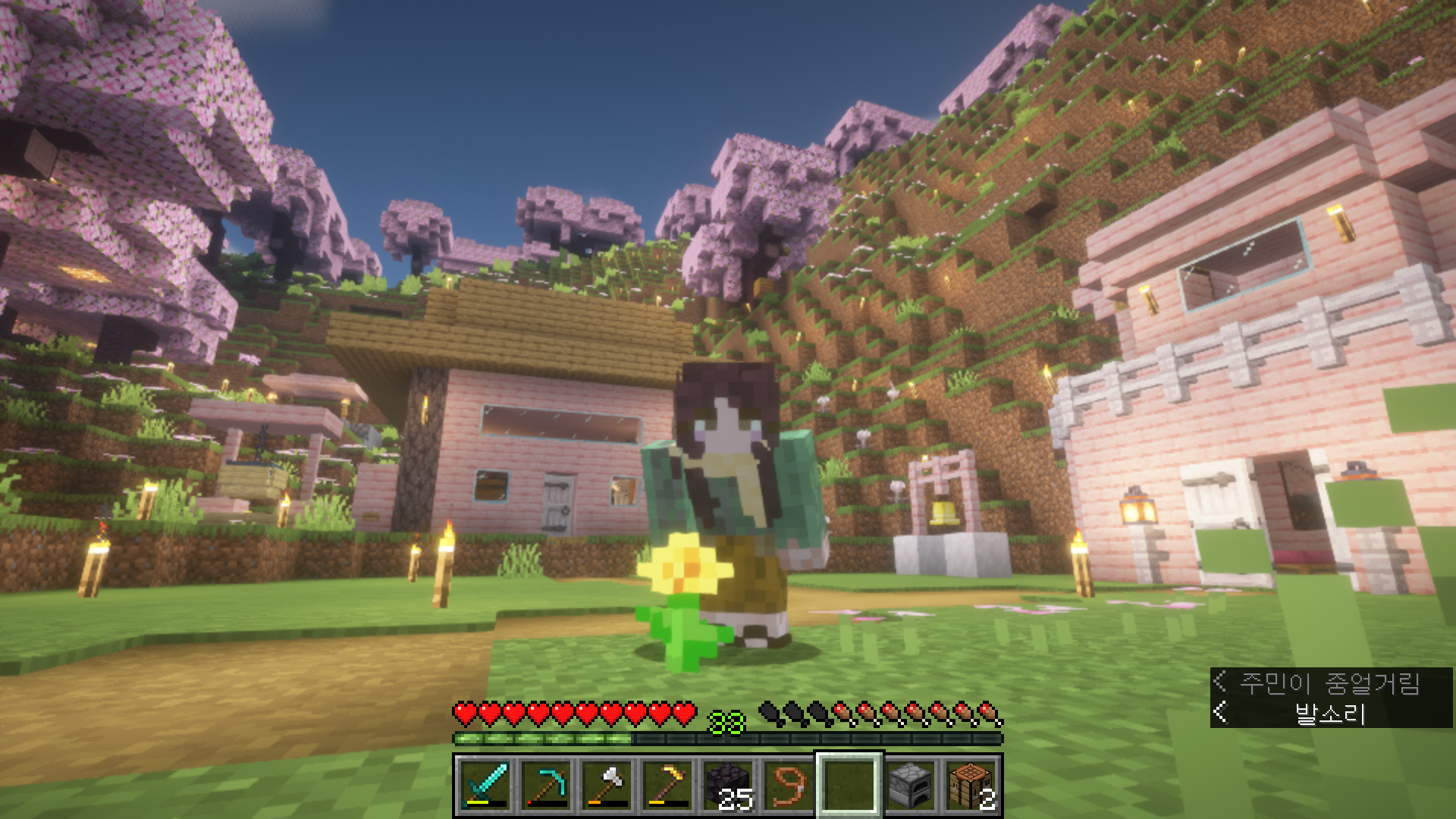The image size is (1456, 819).
Task: Select the obsidian stack of 25
Action: 727,785
